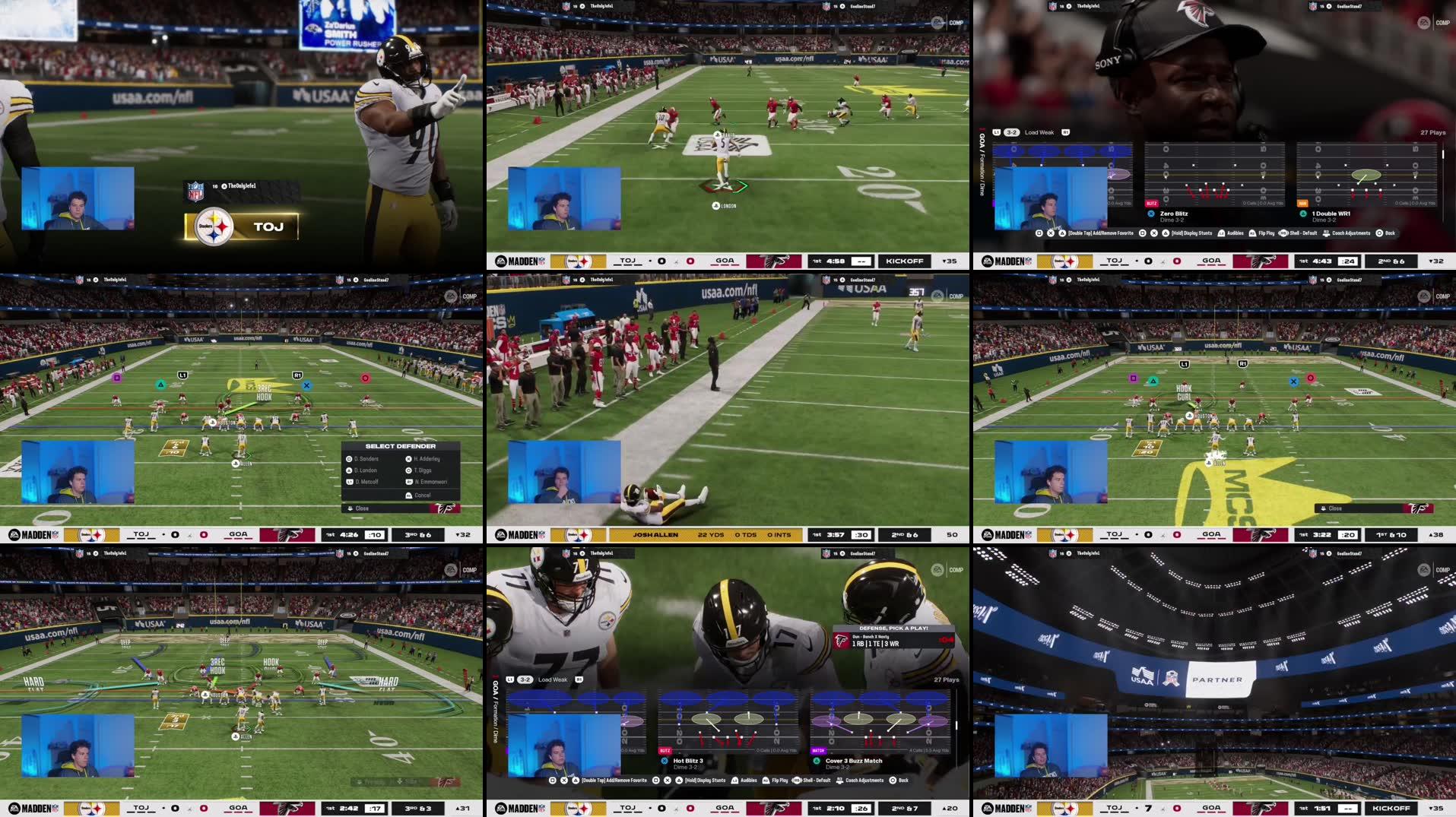Select defender N. Emmanwori
The height and width of the screenshot is (817, 1456).
tap(430, 482)
